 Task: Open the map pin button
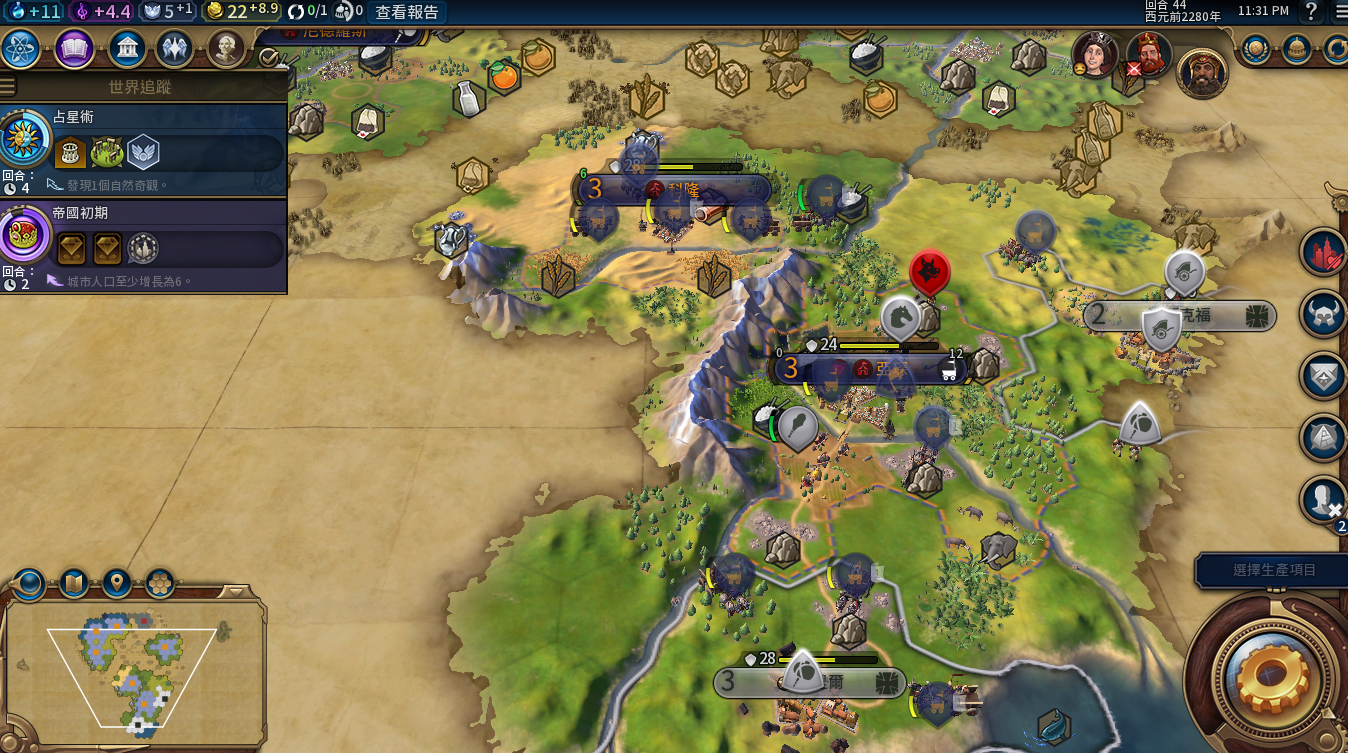117,582
